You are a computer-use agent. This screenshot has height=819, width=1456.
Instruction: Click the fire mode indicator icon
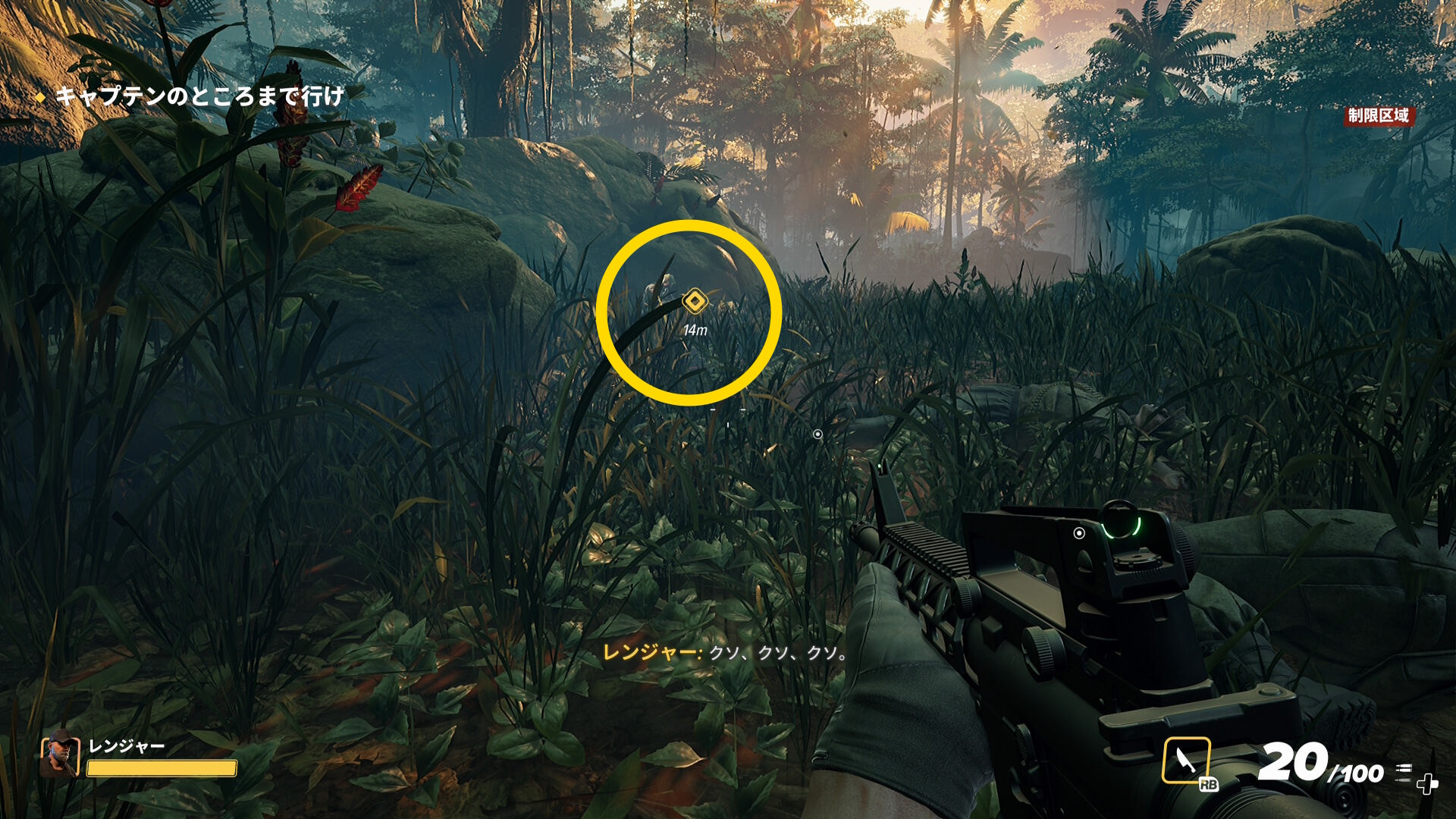click(x=1404, y=772)
